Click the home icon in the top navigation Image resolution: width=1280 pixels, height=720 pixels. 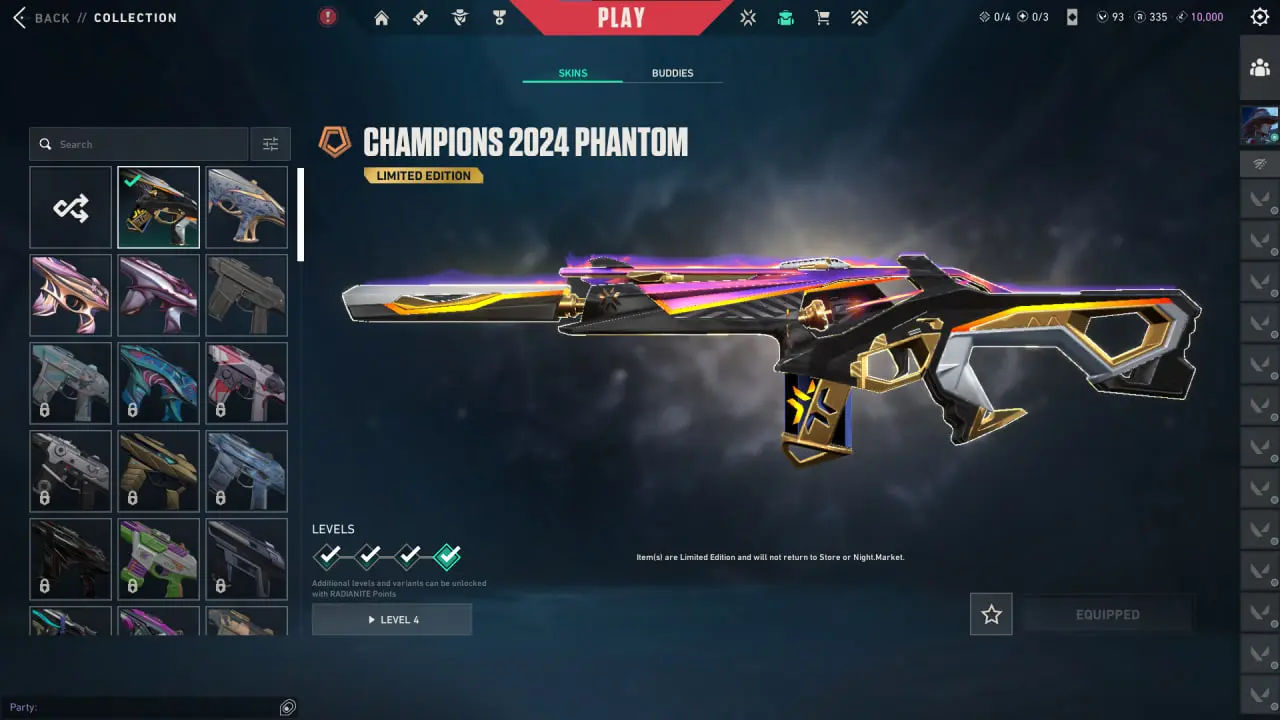coord(381,17)
